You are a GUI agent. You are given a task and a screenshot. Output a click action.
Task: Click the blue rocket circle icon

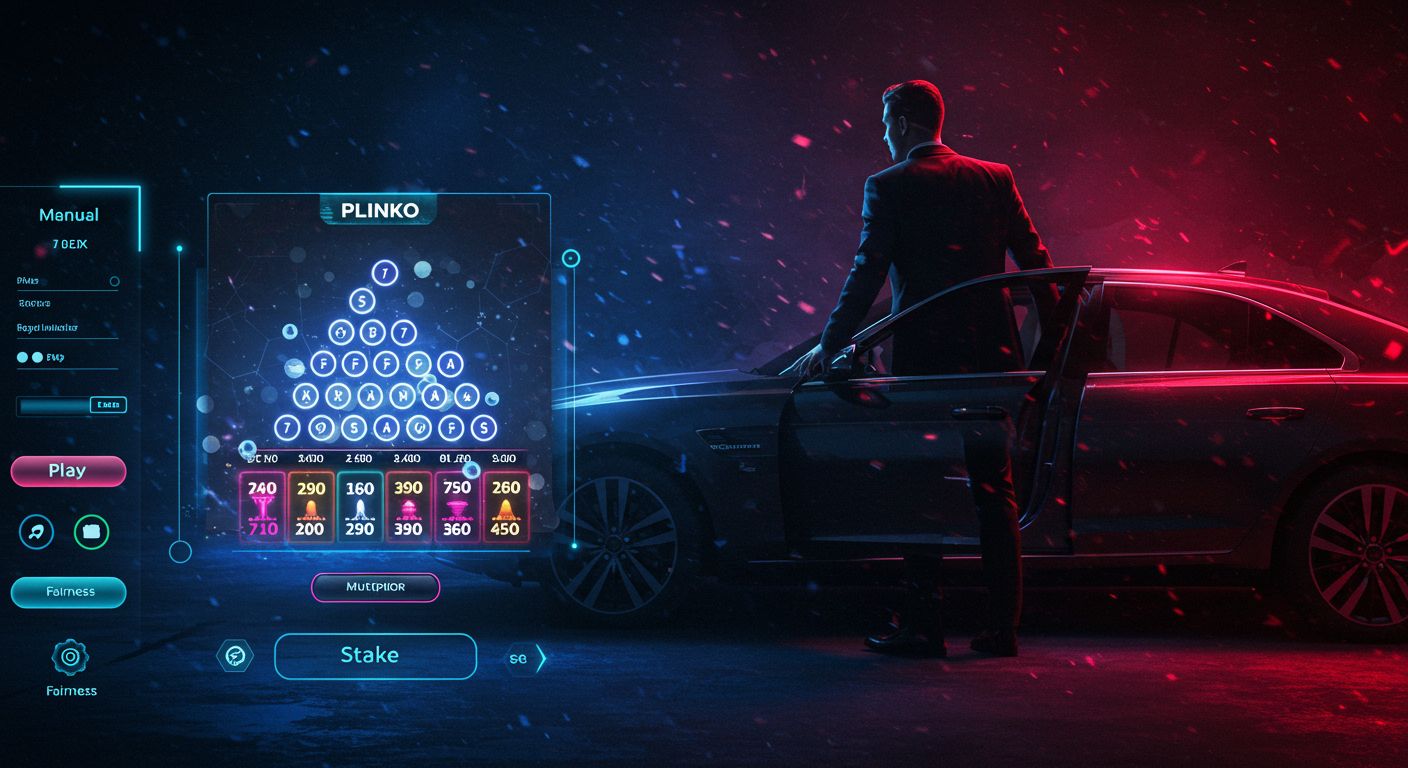click(x=37, y=532)
